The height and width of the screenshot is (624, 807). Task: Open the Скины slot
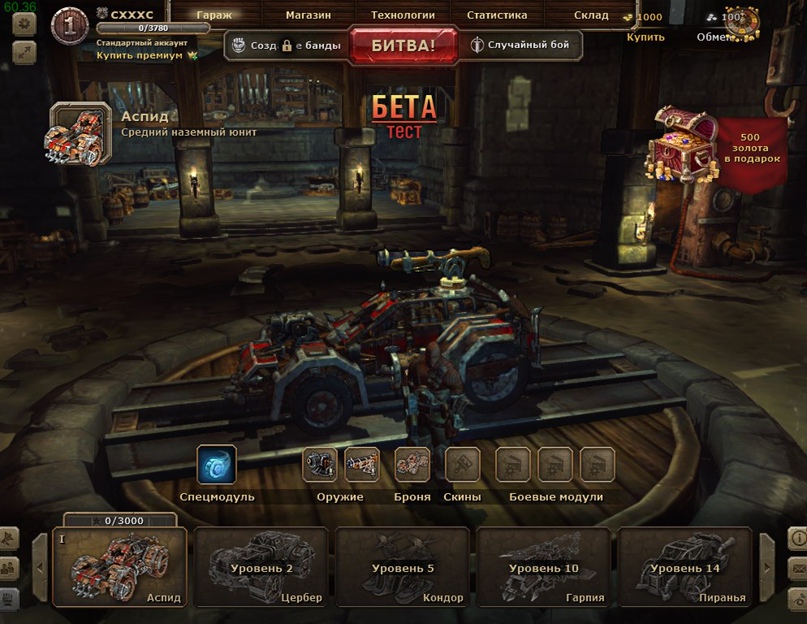coord(462,465)
